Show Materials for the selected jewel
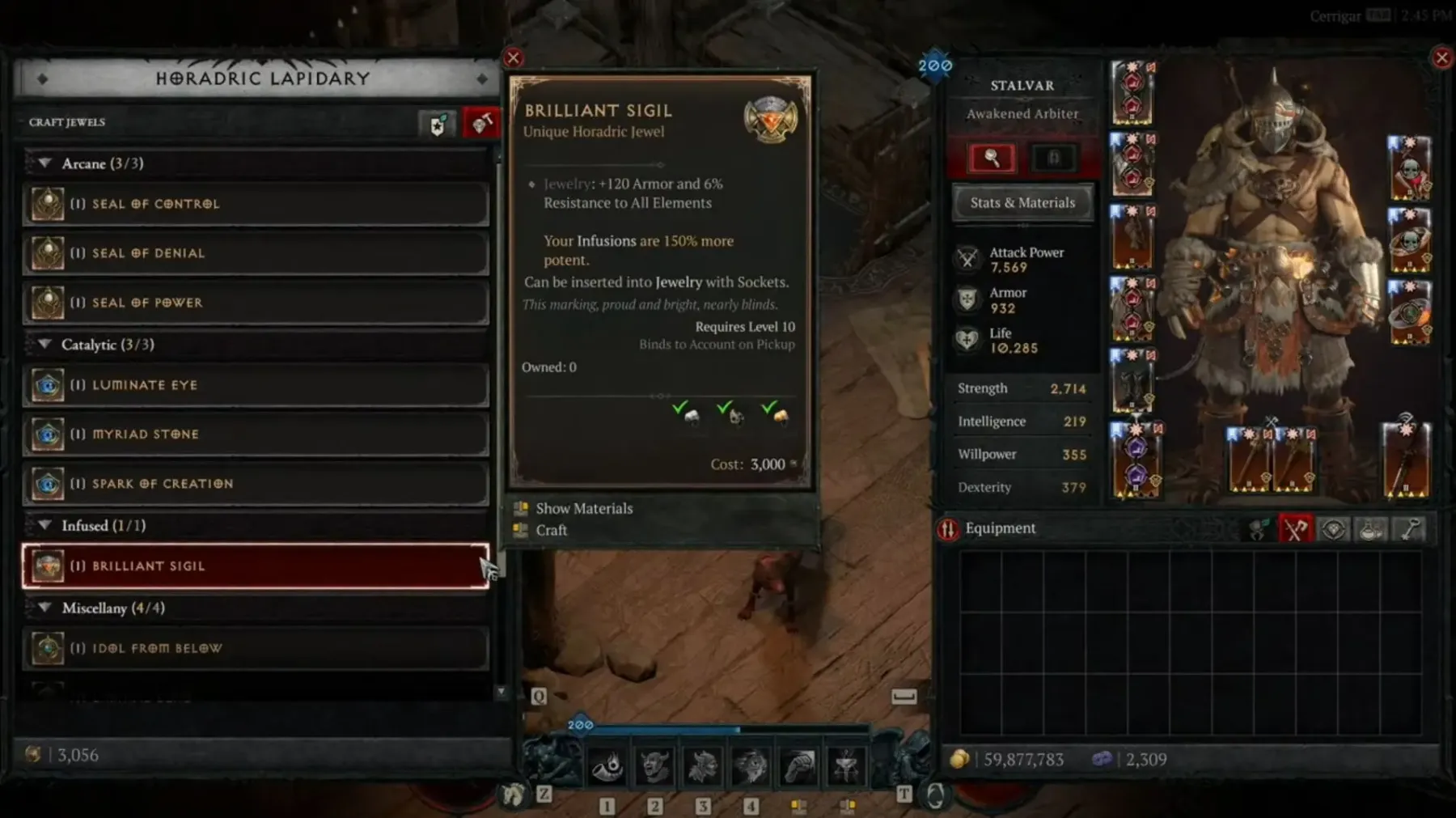Screen dimensions: 1456x818 [x=583, y=508]
